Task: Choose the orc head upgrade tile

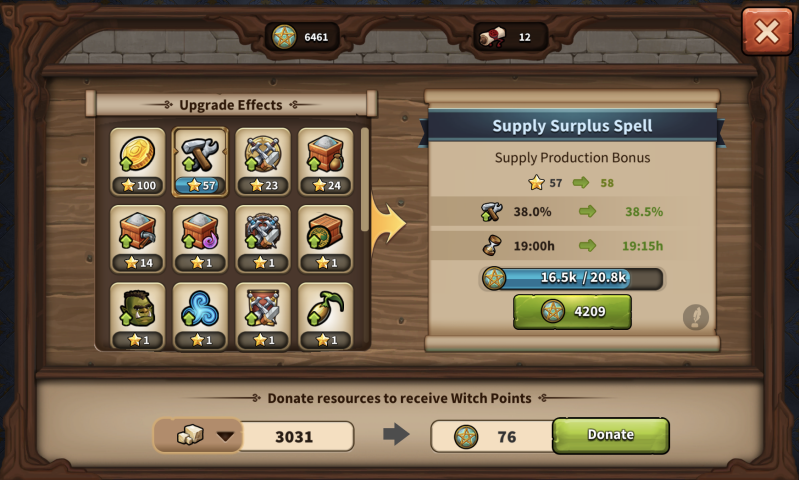Action: point(138,315)
